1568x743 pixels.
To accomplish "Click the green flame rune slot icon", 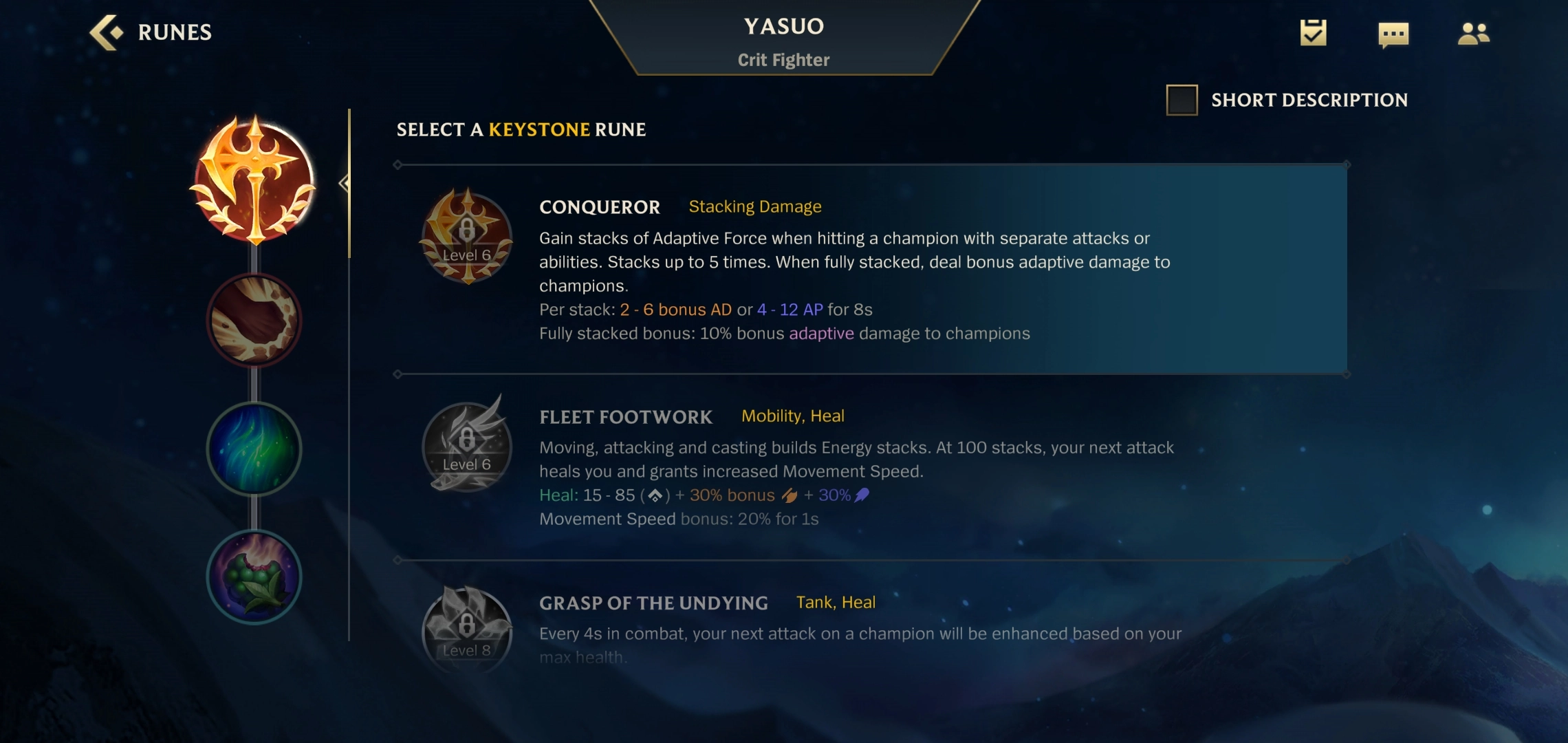I will coord(254,449).
